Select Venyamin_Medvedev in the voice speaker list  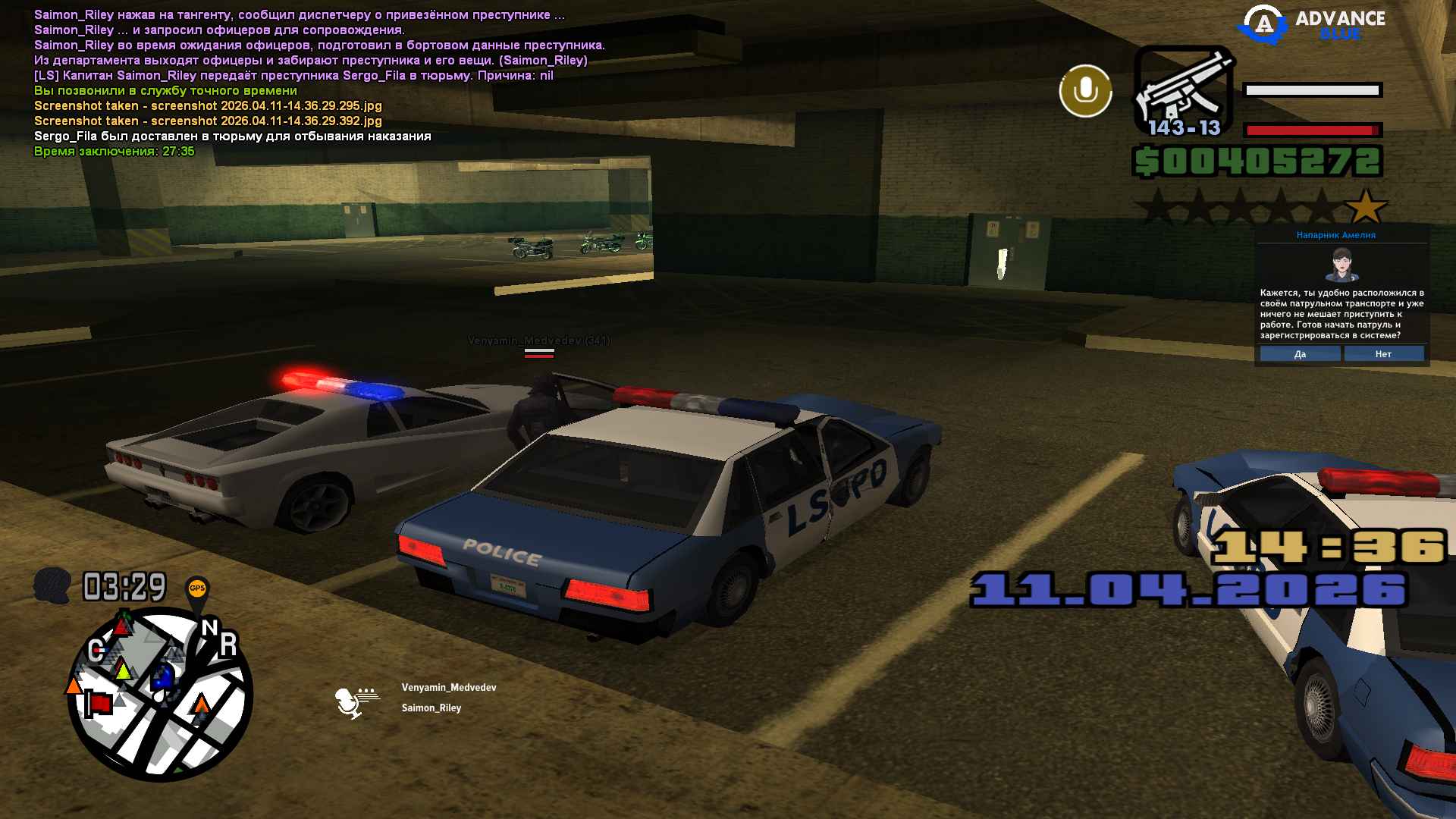[449, 688]
